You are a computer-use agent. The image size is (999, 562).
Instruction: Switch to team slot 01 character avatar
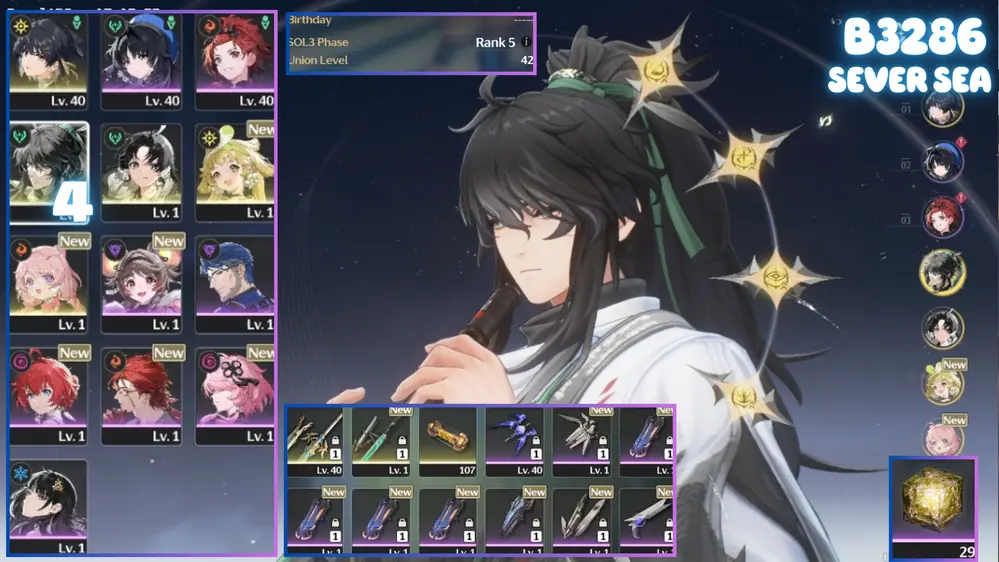click(x=942, y=107)
